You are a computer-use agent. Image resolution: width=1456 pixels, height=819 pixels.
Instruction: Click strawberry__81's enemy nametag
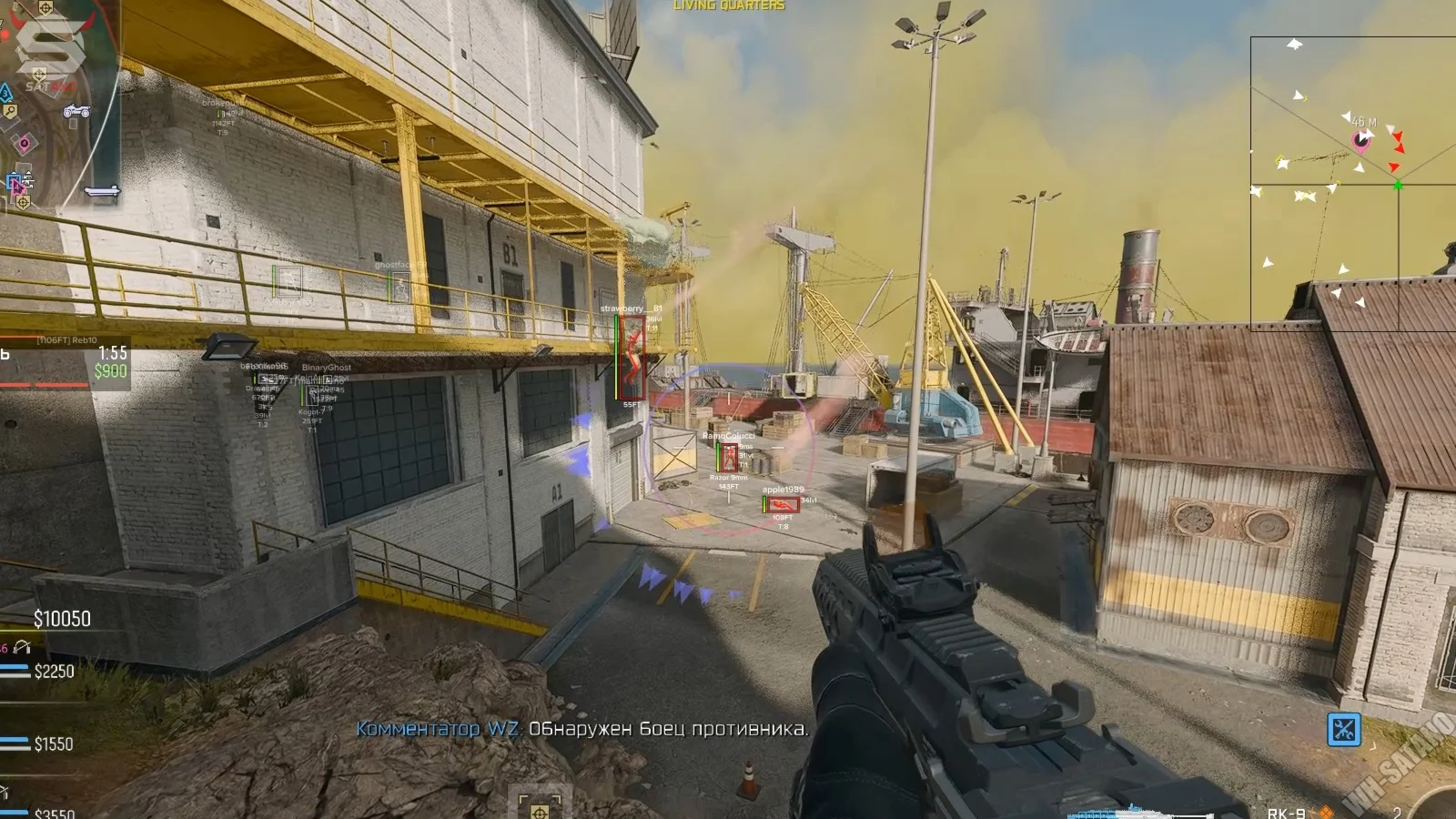(x=631, y=308)
